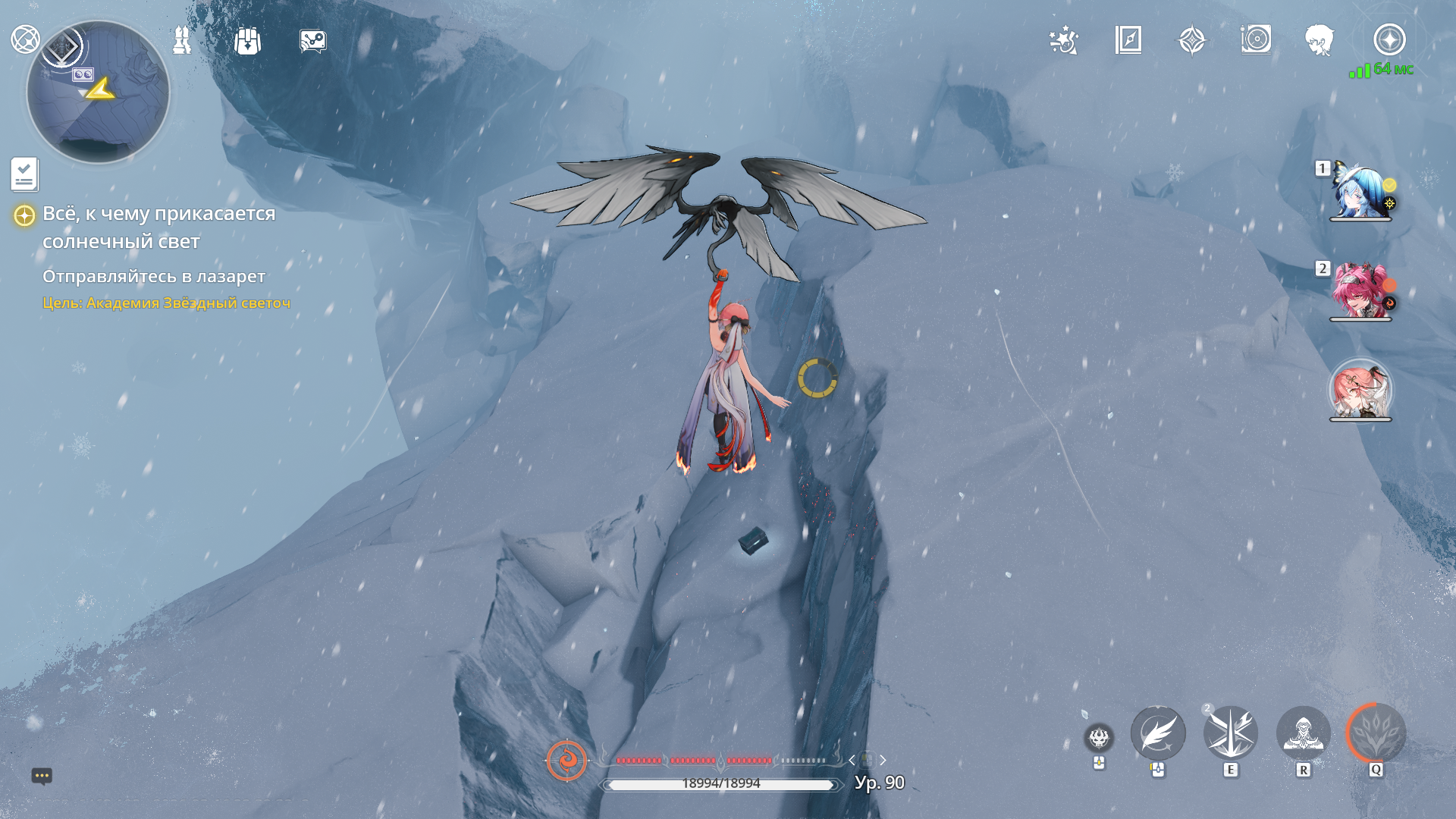Open the chat box speech bubble
This screenshot has height=819, width=1456.
coord(42,776)
